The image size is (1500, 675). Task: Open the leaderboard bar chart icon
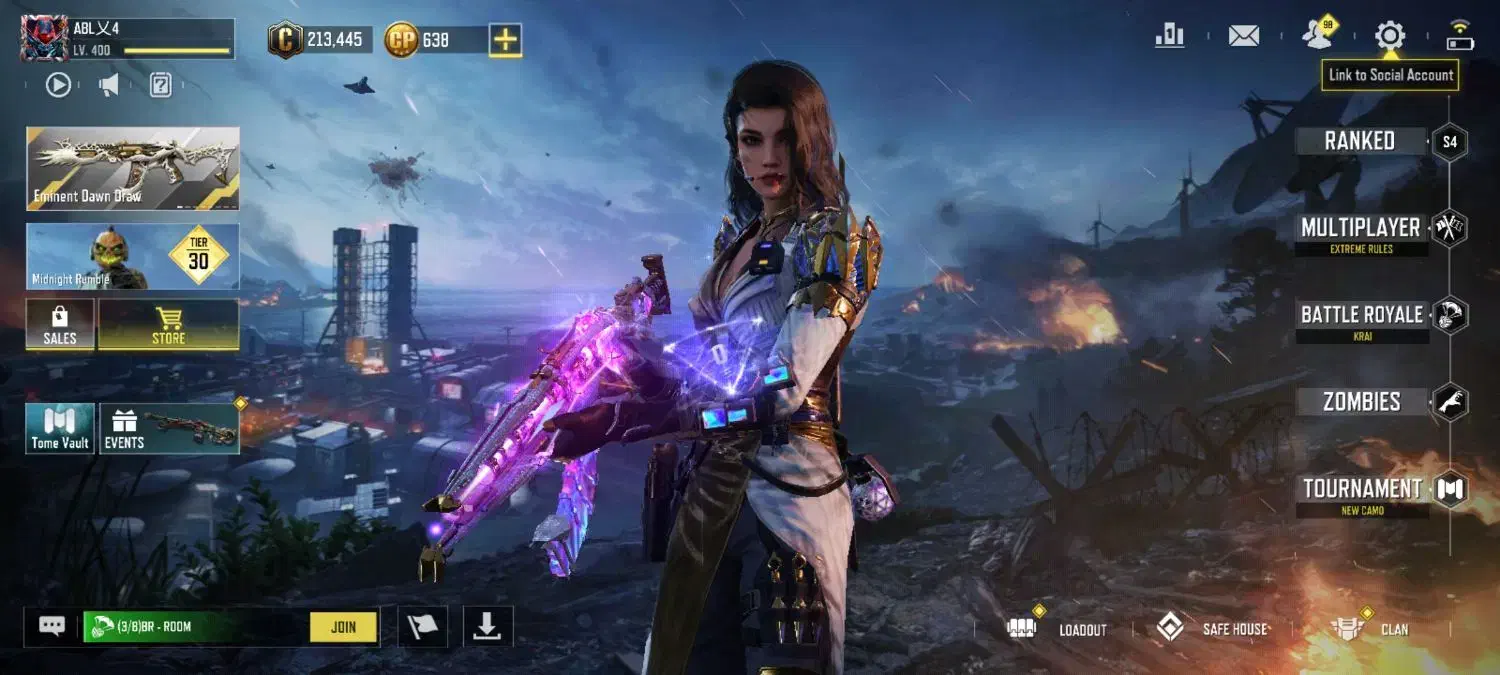coord(1169,36)
